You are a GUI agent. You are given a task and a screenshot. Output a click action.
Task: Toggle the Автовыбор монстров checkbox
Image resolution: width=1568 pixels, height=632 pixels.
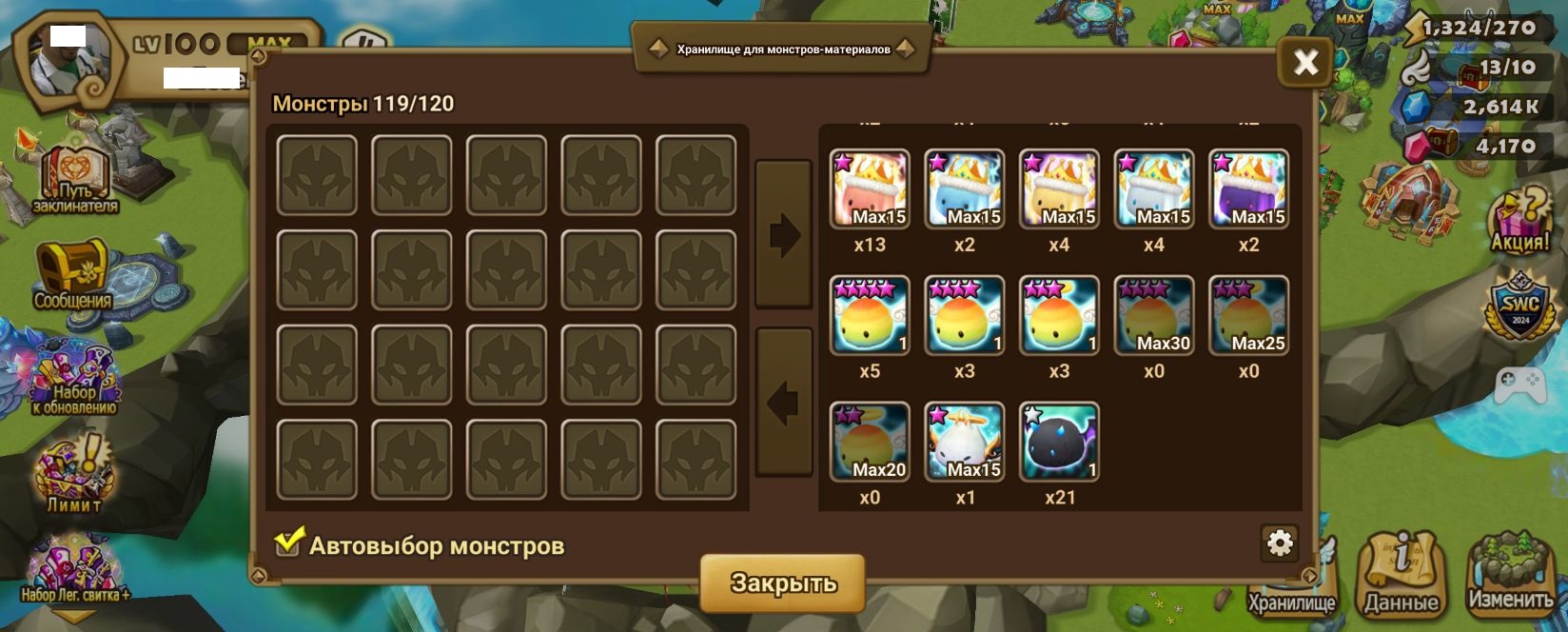[x=288, y=543]
